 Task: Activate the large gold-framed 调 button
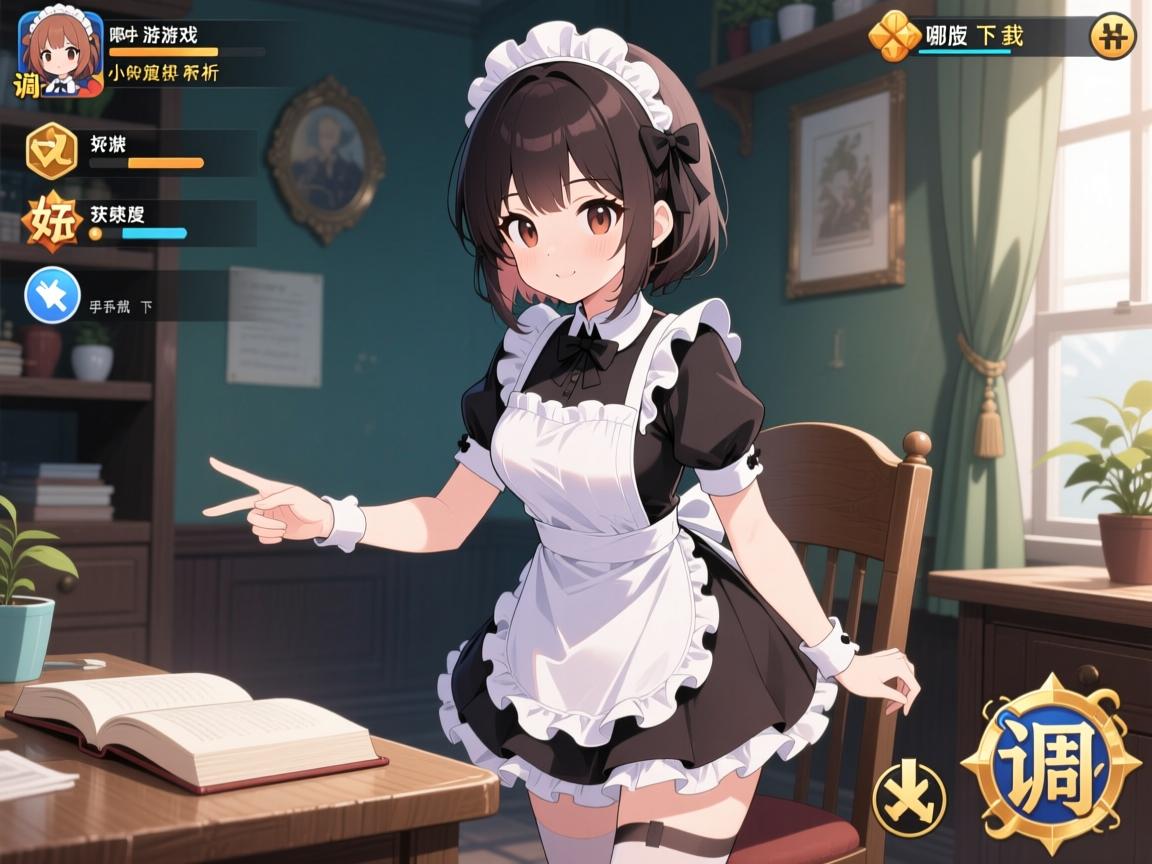(x=1051, y=764)
